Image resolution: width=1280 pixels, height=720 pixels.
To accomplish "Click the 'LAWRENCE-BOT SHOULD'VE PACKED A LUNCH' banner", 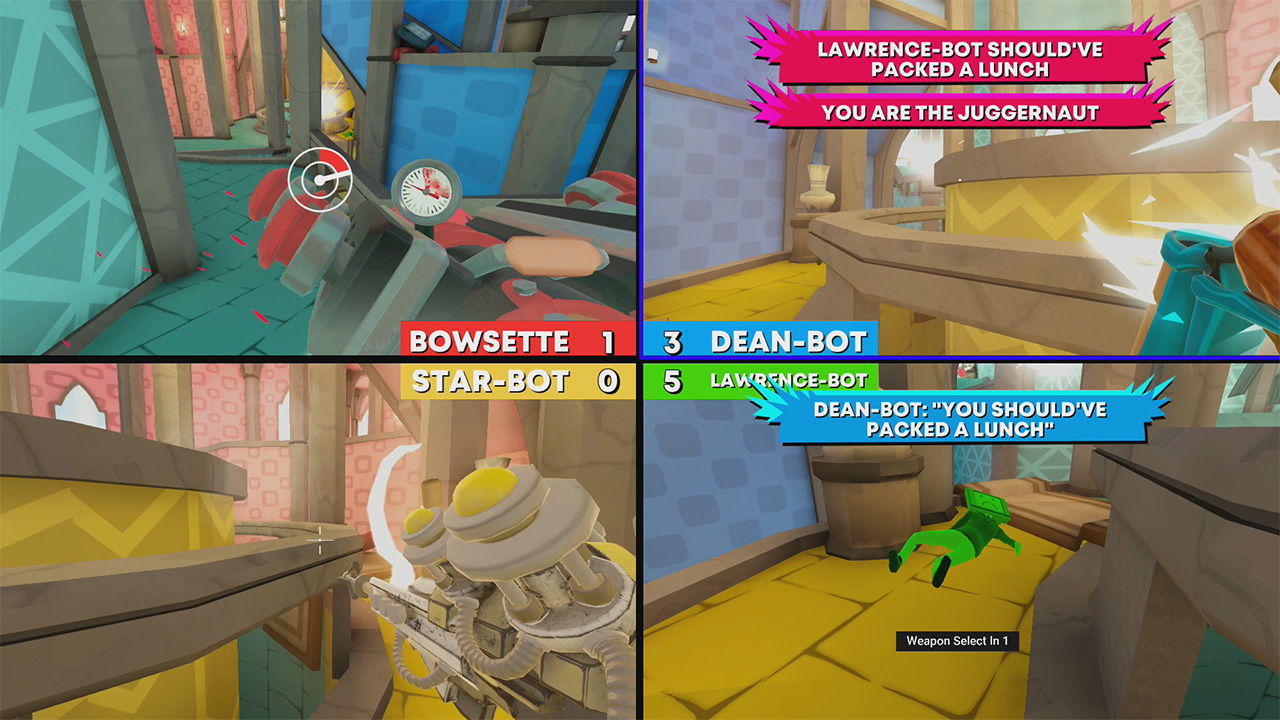I will [x=960, y=60].
